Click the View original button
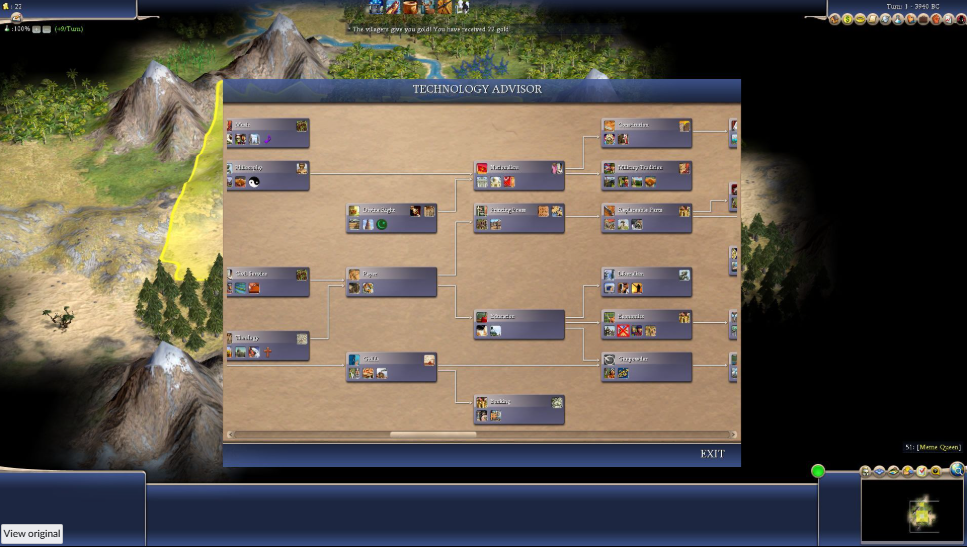This screenshot has height=547, width=967. (x=32, y=534)
